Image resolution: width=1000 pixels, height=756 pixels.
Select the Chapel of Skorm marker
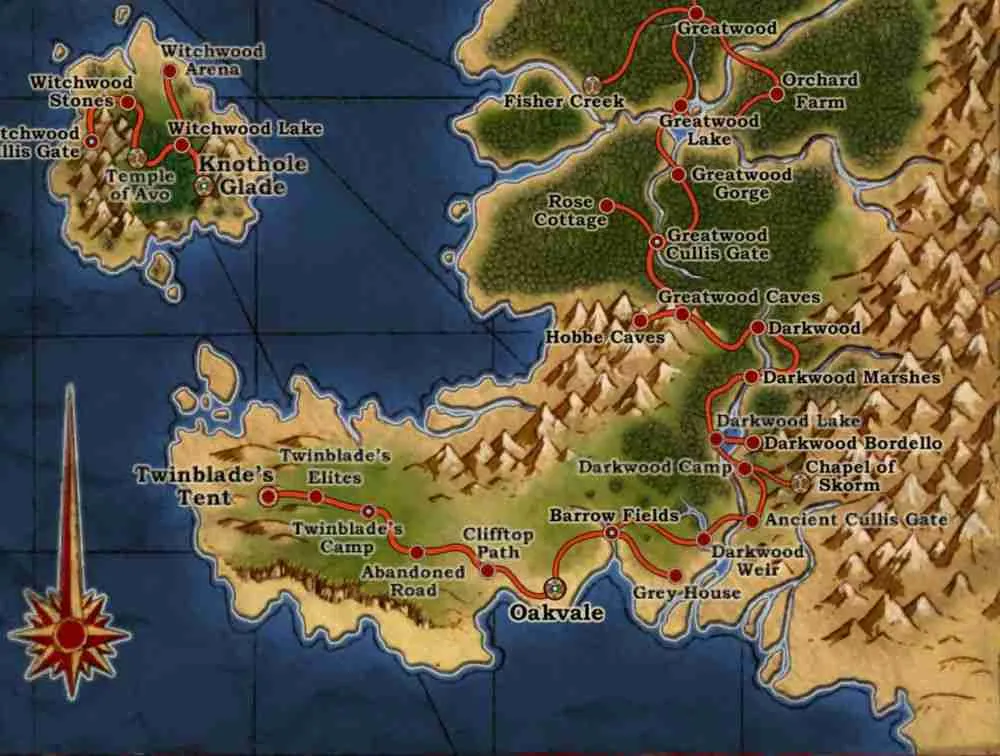point(798,483)
